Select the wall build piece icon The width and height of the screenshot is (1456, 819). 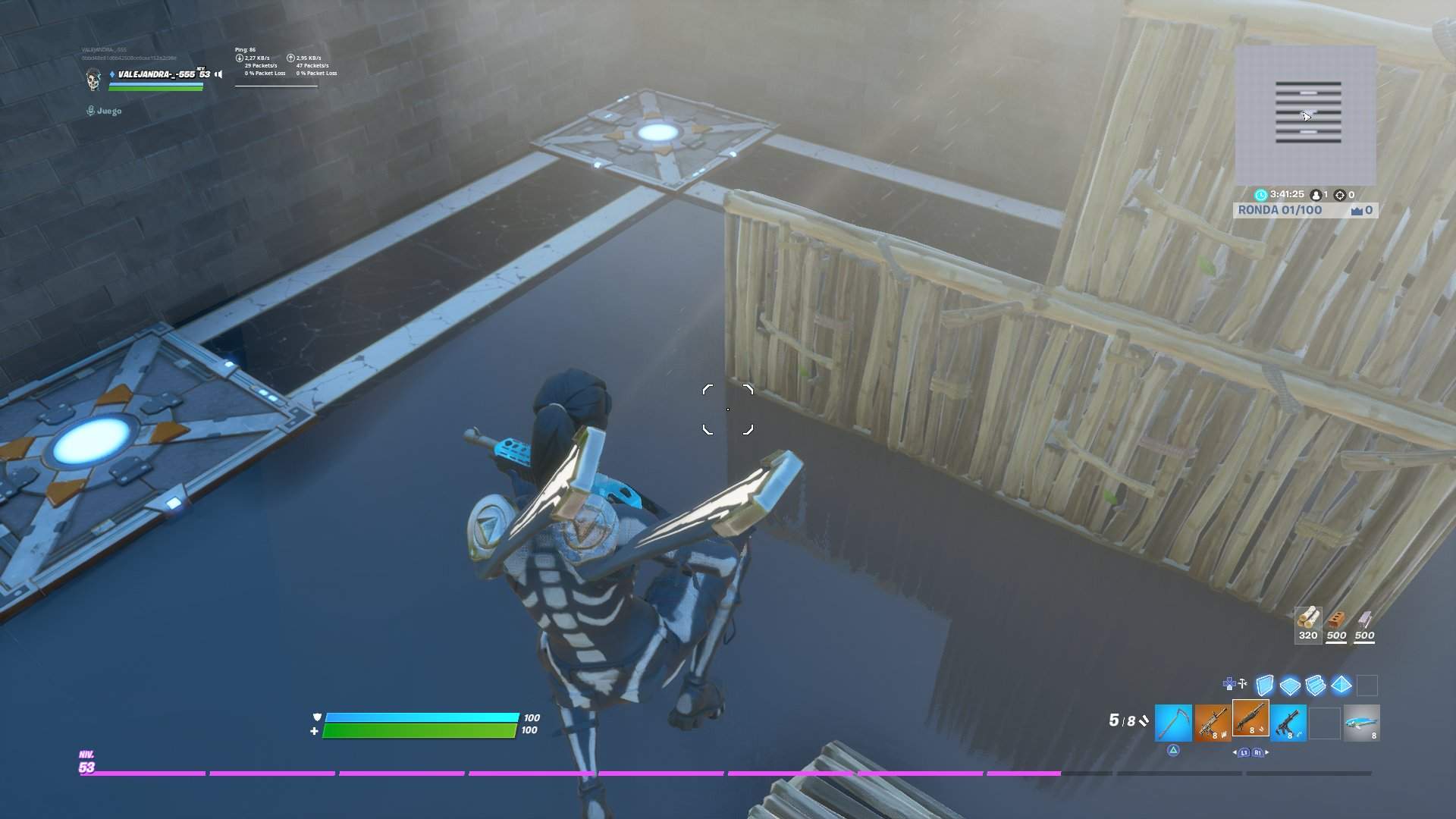pyautogui.click(x=1265, y=683)
